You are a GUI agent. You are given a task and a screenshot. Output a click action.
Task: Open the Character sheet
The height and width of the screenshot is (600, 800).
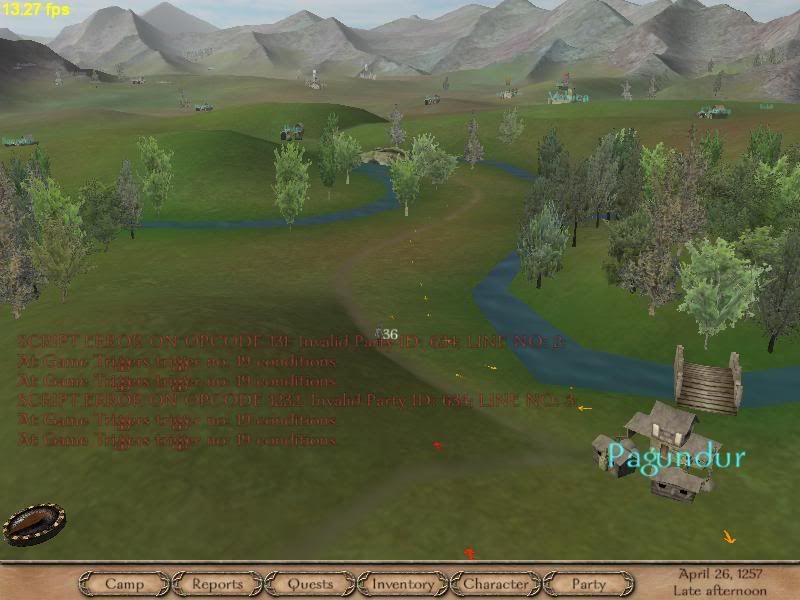(x=496, y=584)
